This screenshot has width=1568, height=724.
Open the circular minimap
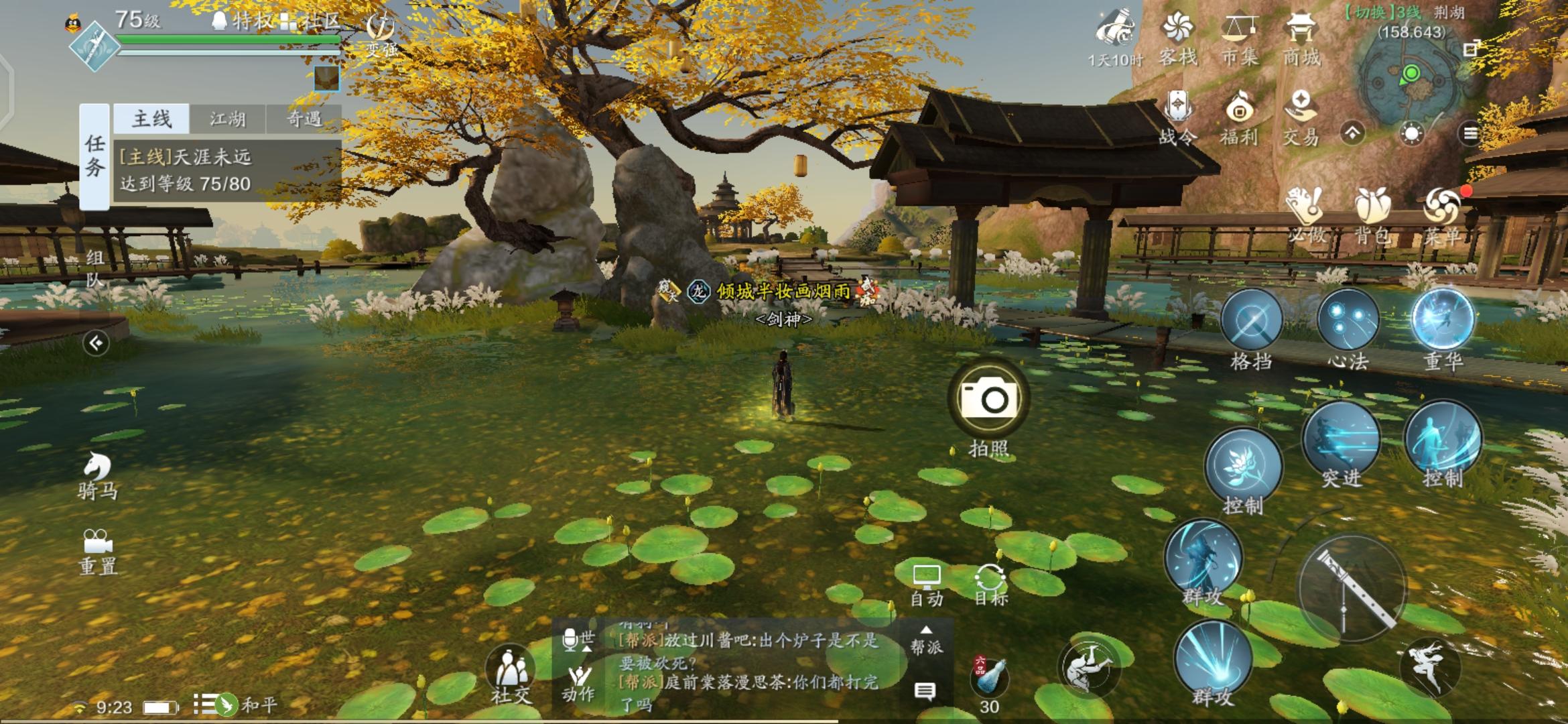click(x=1411, y=83)
